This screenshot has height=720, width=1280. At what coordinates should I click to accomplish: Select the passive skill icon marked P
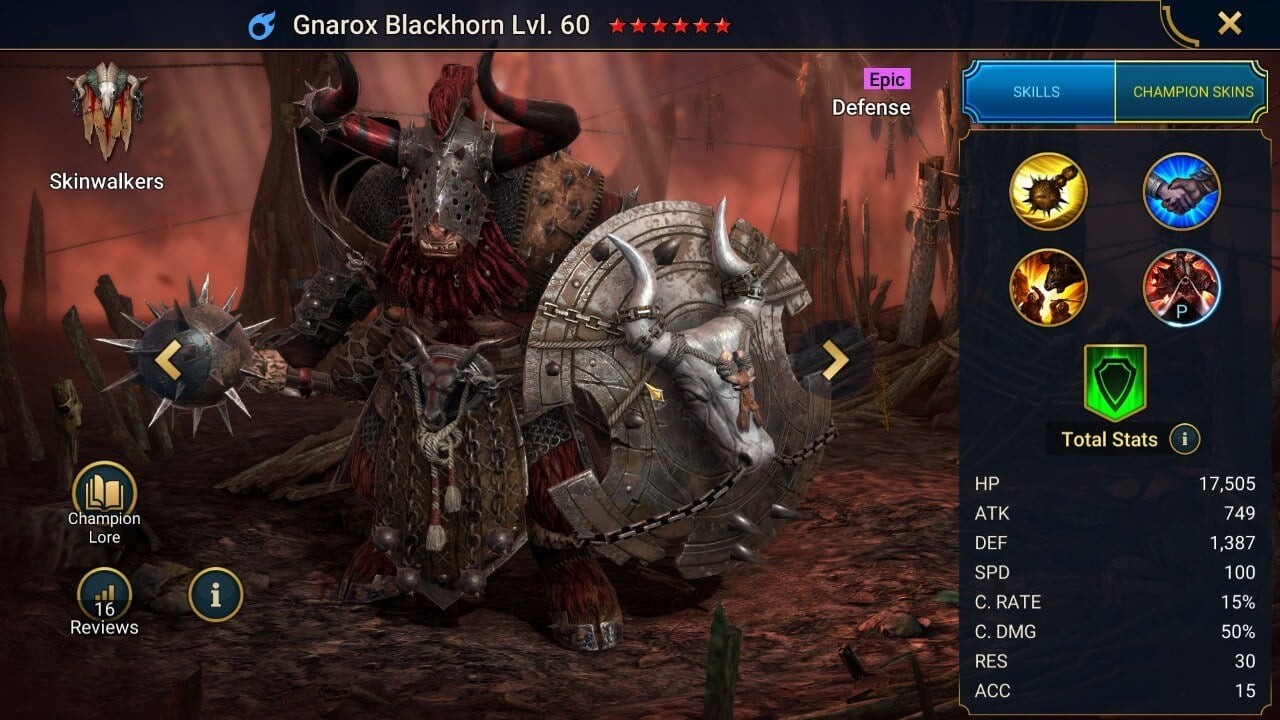tap(1181, 288)
